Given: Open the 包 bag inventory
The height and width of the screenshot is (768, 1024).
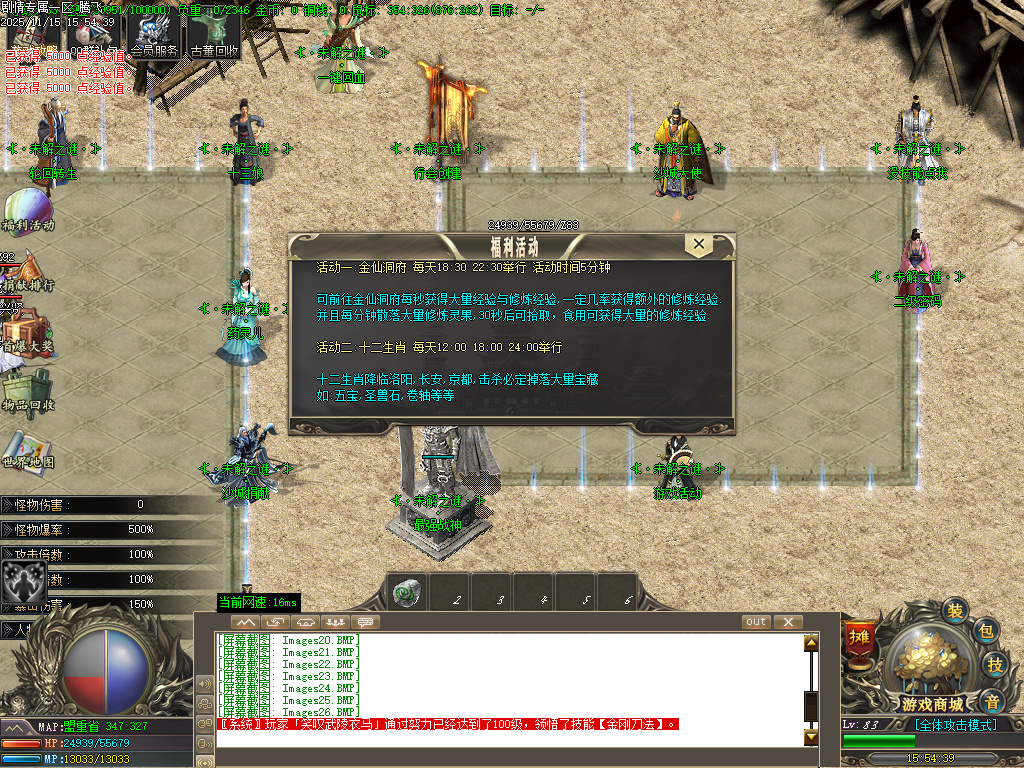Looking at the screenshot, I should click(985, 631).
